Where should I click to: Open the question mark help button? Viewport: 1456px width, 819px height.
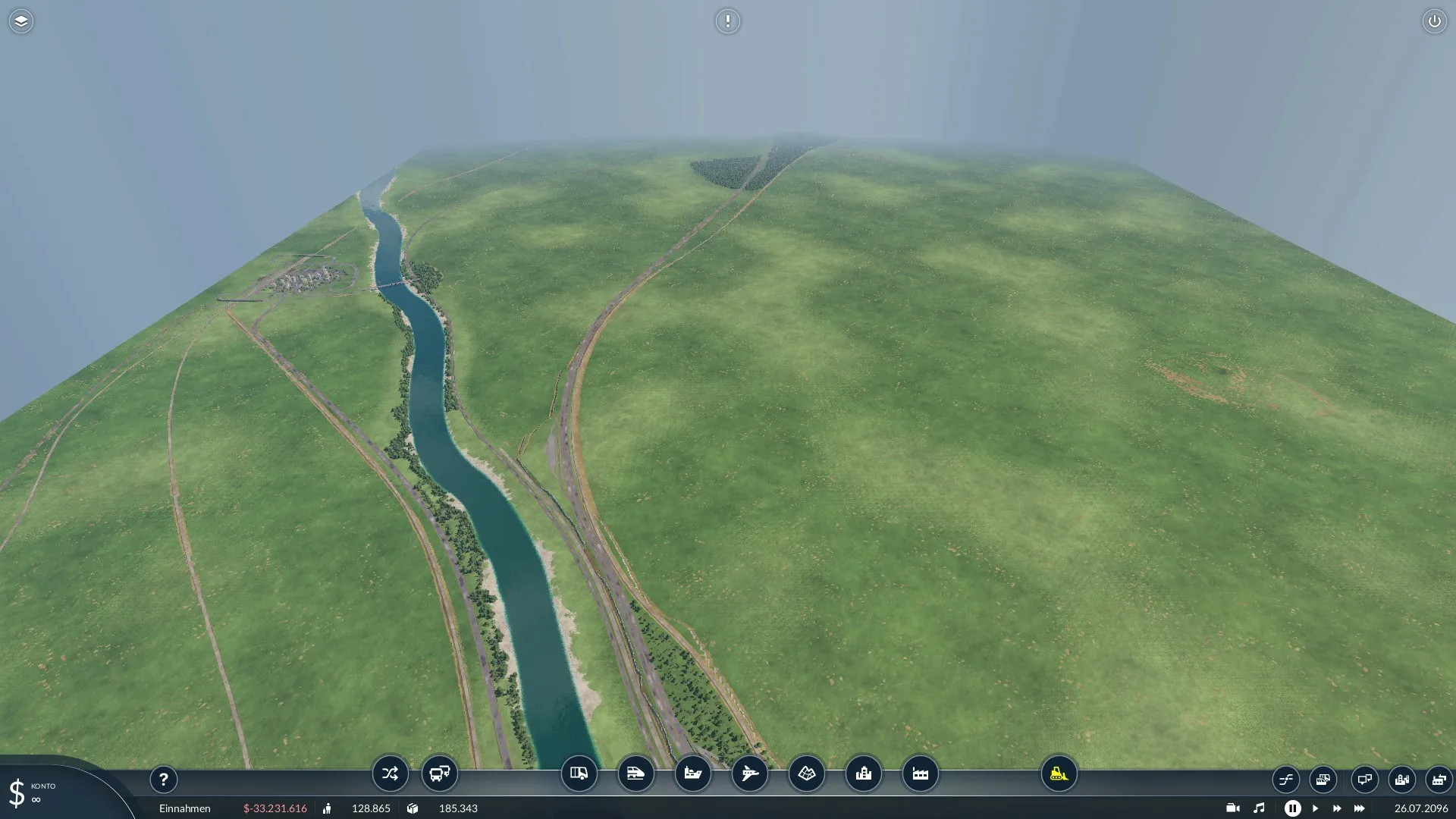(x=163, y=779)
